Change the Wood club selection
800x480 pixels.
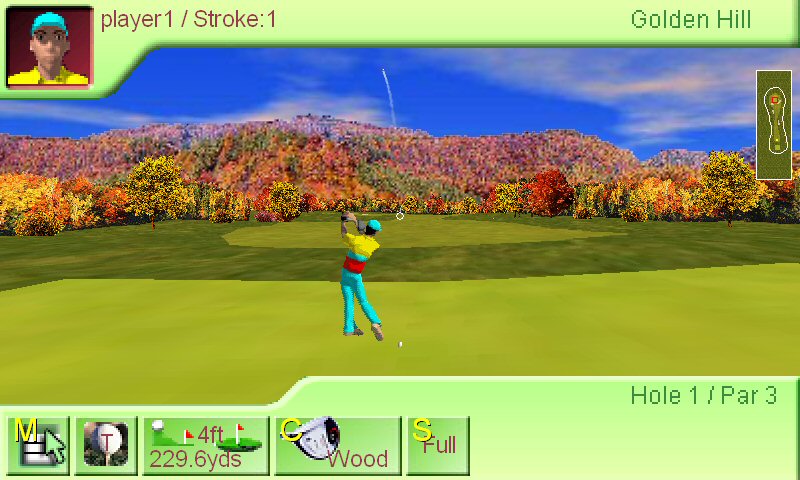coord(338,445)
